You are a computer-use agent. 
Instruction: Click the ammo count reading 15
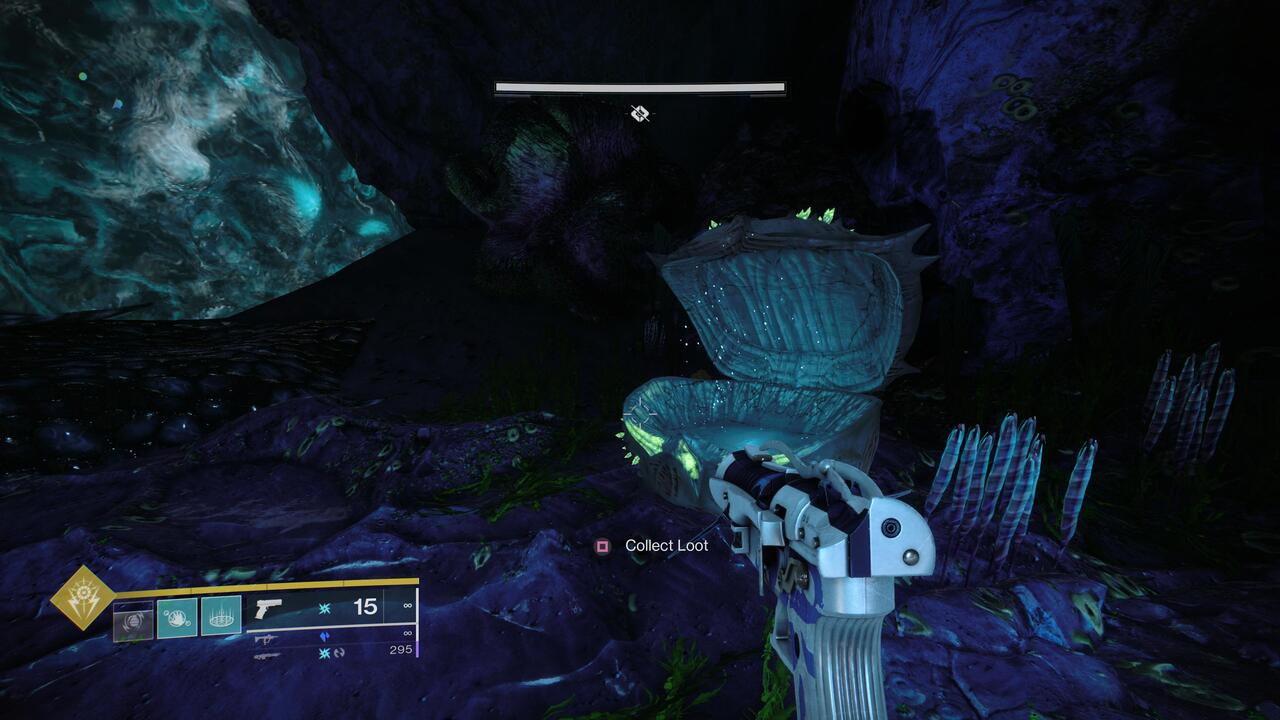(x=366, y=608)
